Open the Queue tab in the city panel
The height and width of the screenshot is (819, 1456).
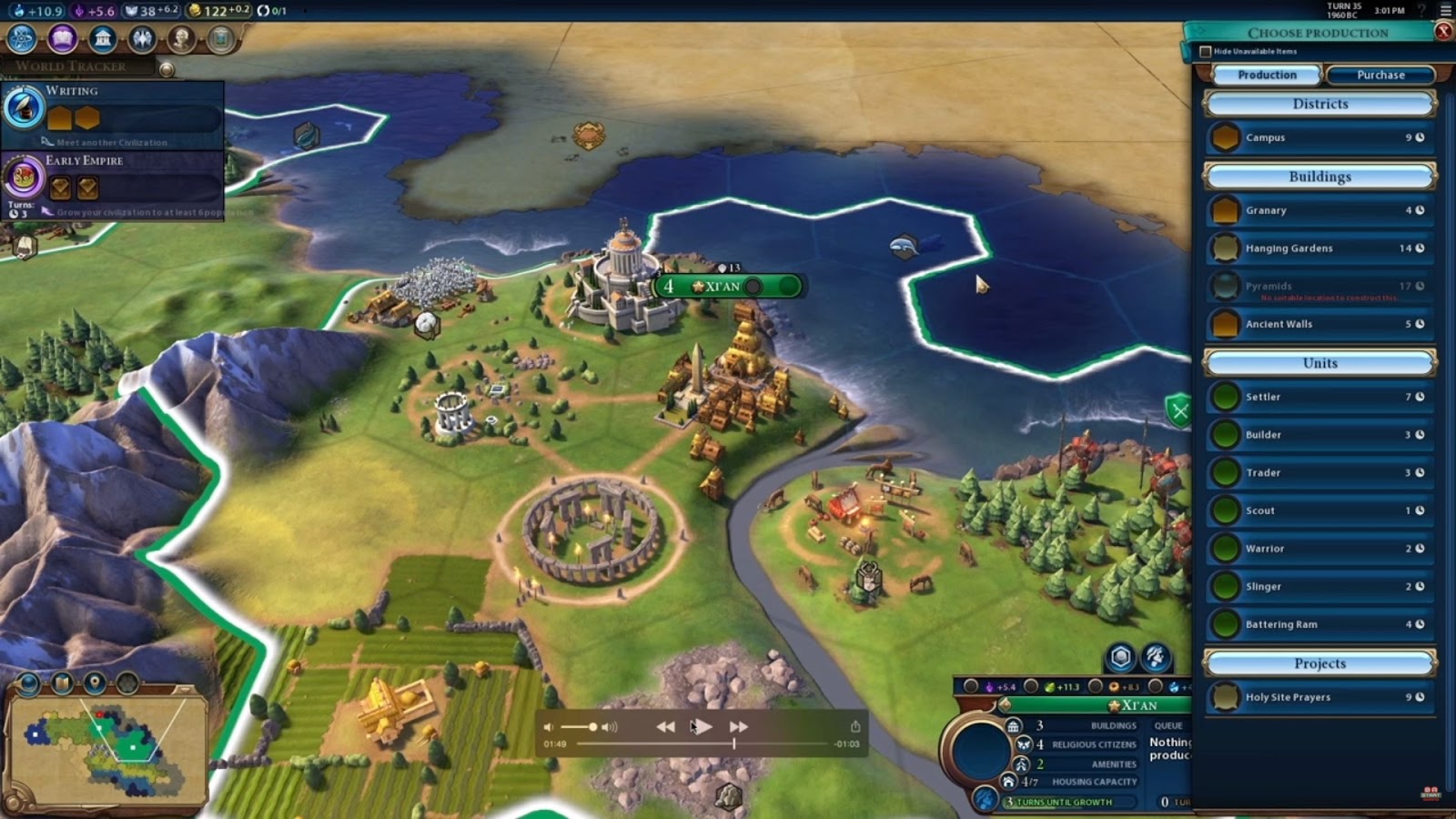coord(1168,725)
